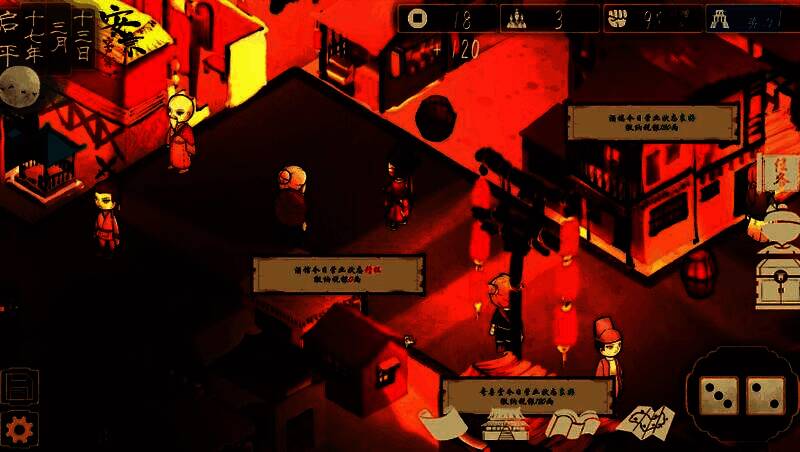Open the 任务 quest banner
The width and height of the screenshot is (800, 452).
click(x=778, y=177)
